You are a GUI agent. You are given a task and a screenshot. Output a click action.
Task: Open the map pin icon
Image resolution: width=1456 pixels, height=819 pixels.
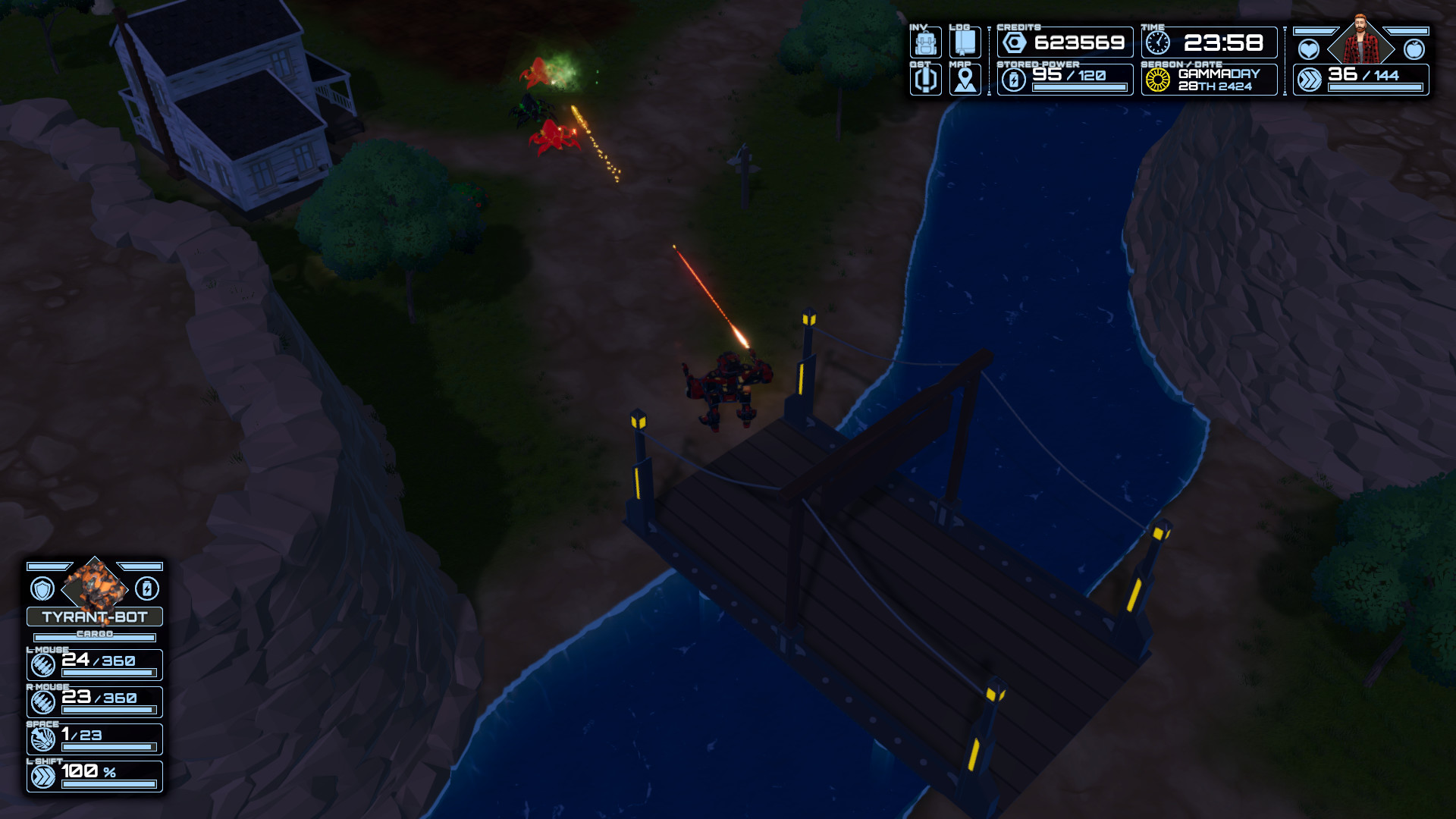tap(965, 80)
